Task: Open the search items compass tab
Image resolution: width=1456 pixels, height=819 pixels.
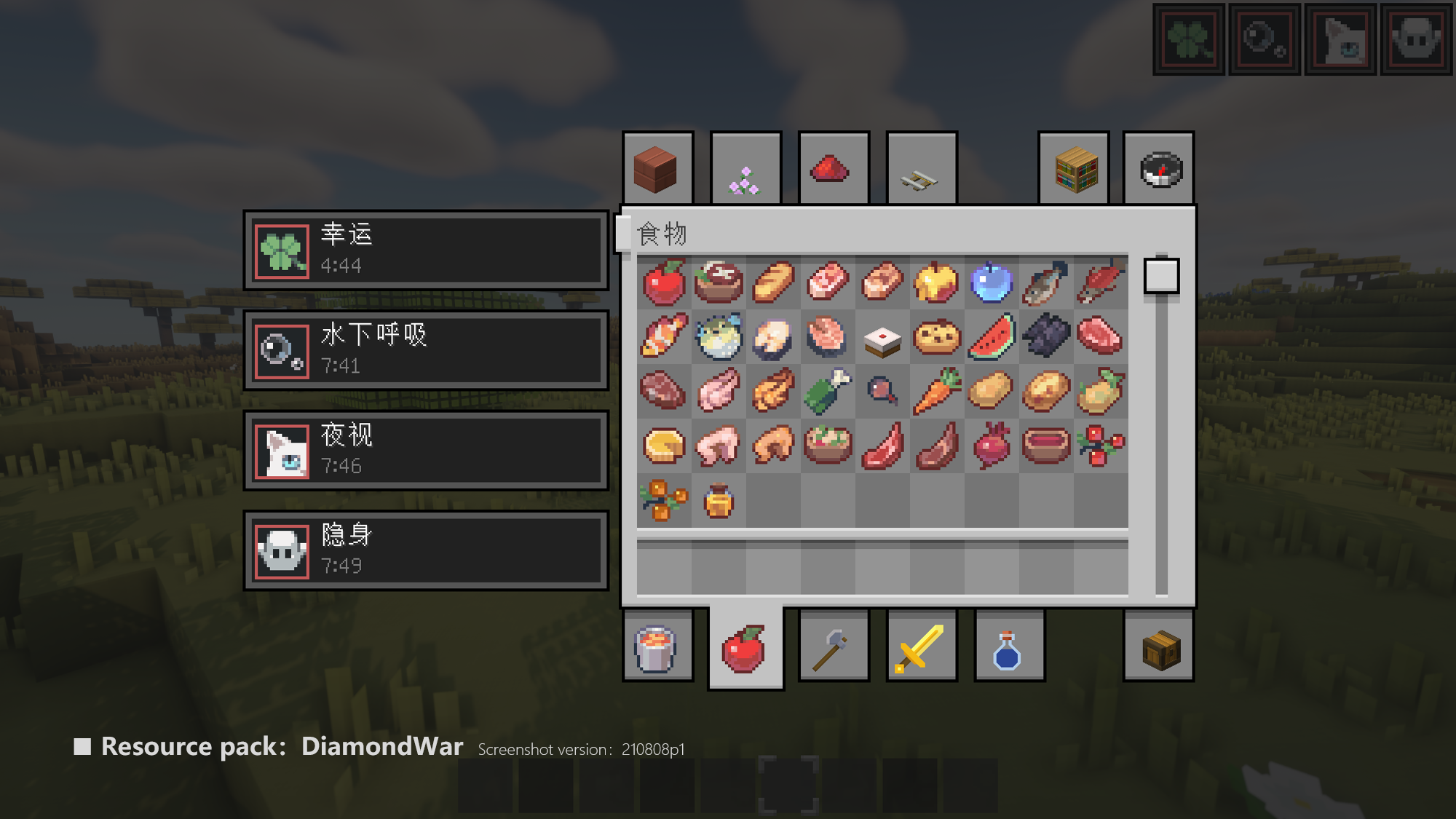Action: [1159, 169]
